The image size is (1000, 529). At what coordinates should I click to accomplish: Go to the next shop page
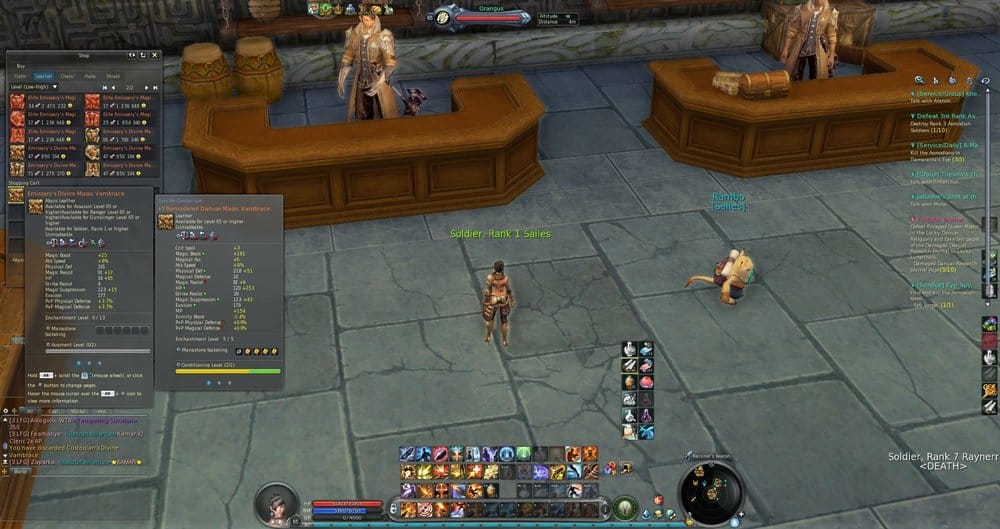148,87
